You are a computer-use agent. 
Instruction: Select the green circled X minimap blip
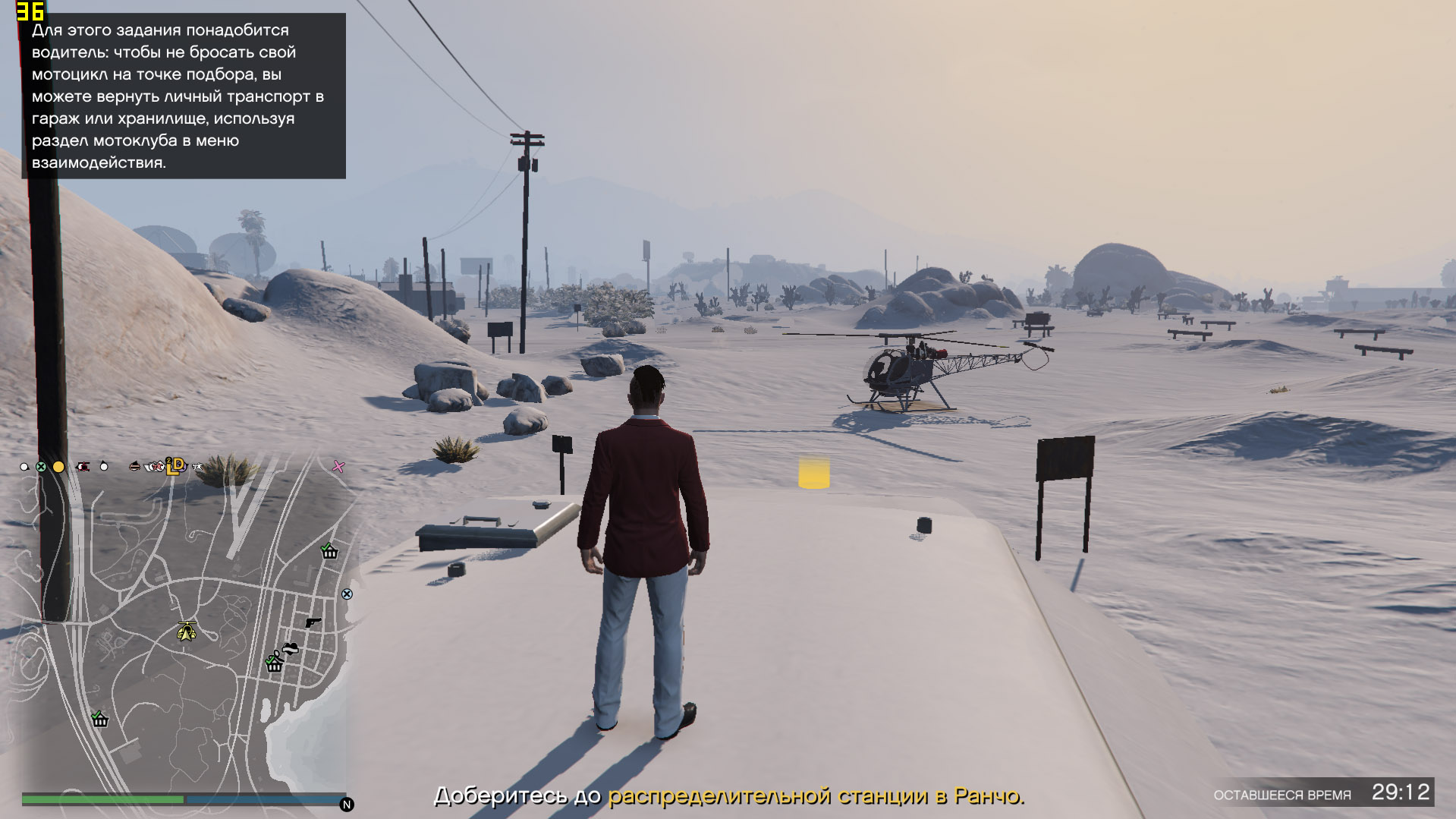tap(42, 467)
